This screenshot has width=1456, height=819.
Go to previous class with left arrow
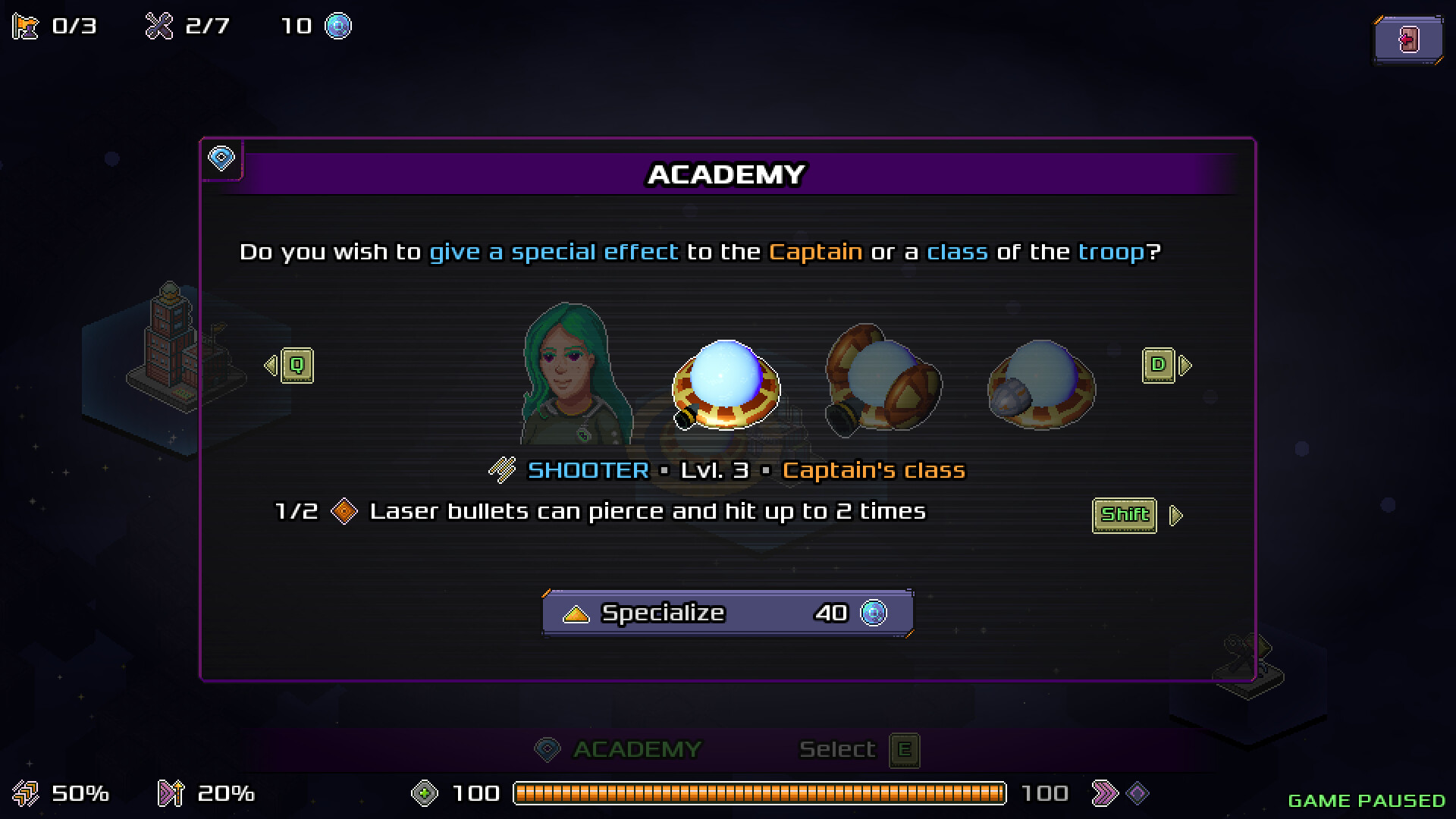289,366
